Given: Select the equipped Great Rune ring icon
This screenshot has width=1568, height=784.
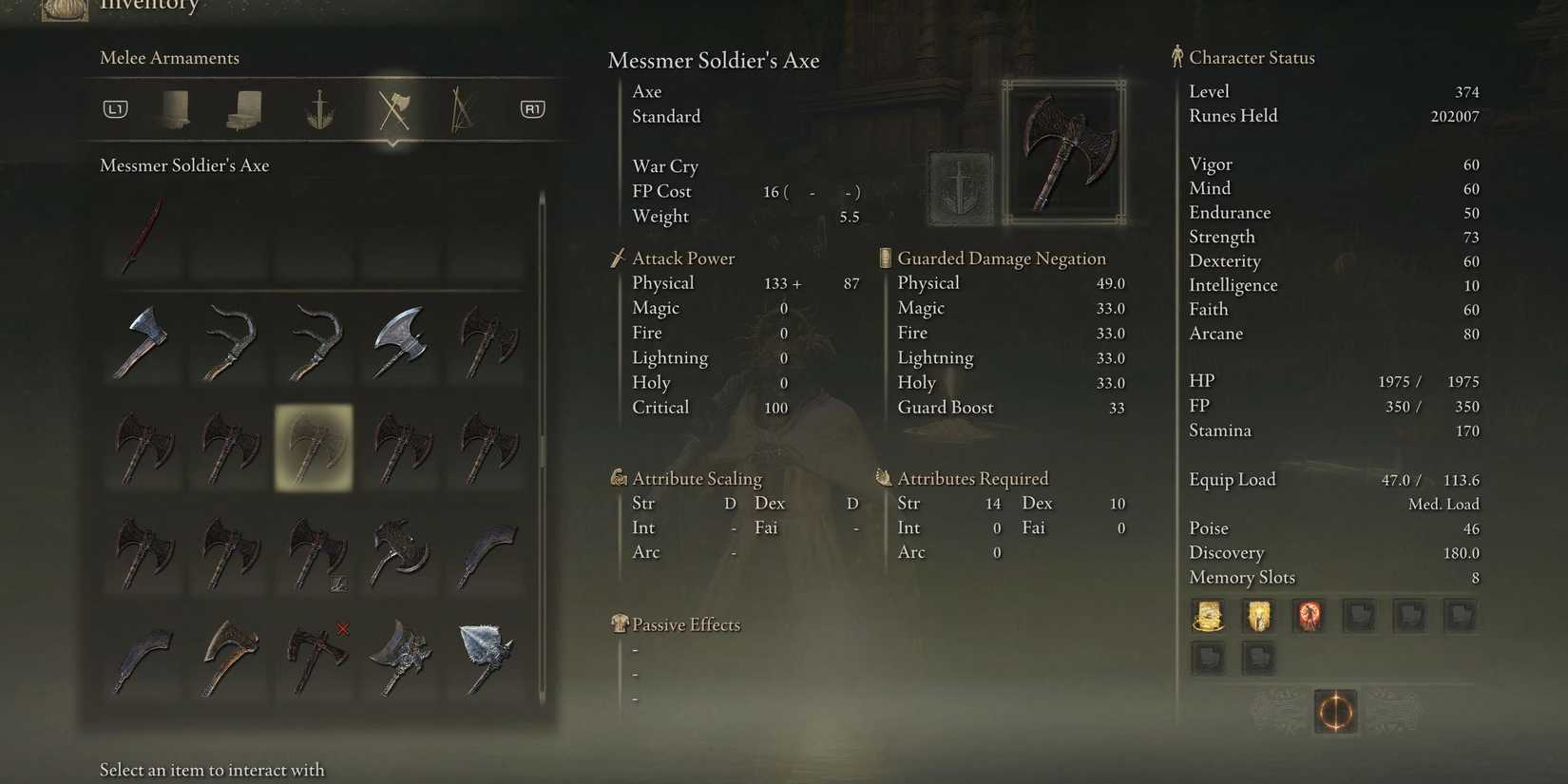Looking at the screenshot, I should pos(1335,712).
